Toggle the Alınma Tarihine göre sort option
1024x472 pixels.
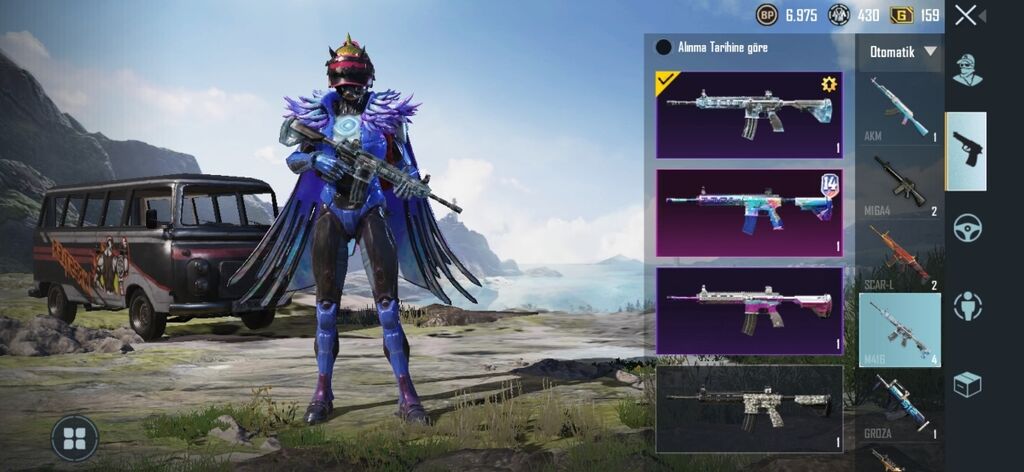click(x=663, y=47)
